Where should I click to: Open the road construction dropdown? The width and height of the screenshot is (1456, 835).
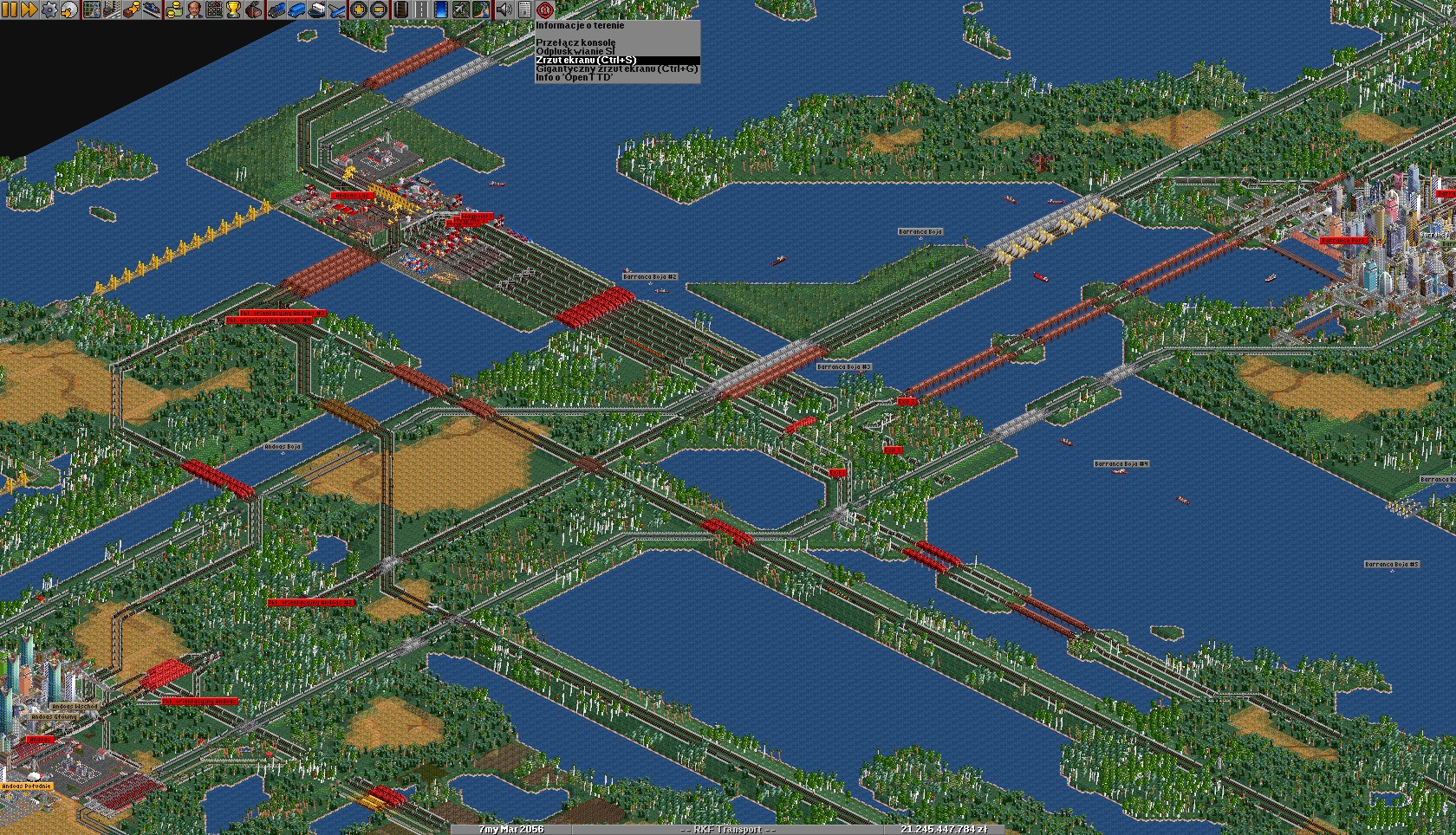[419, 10]
